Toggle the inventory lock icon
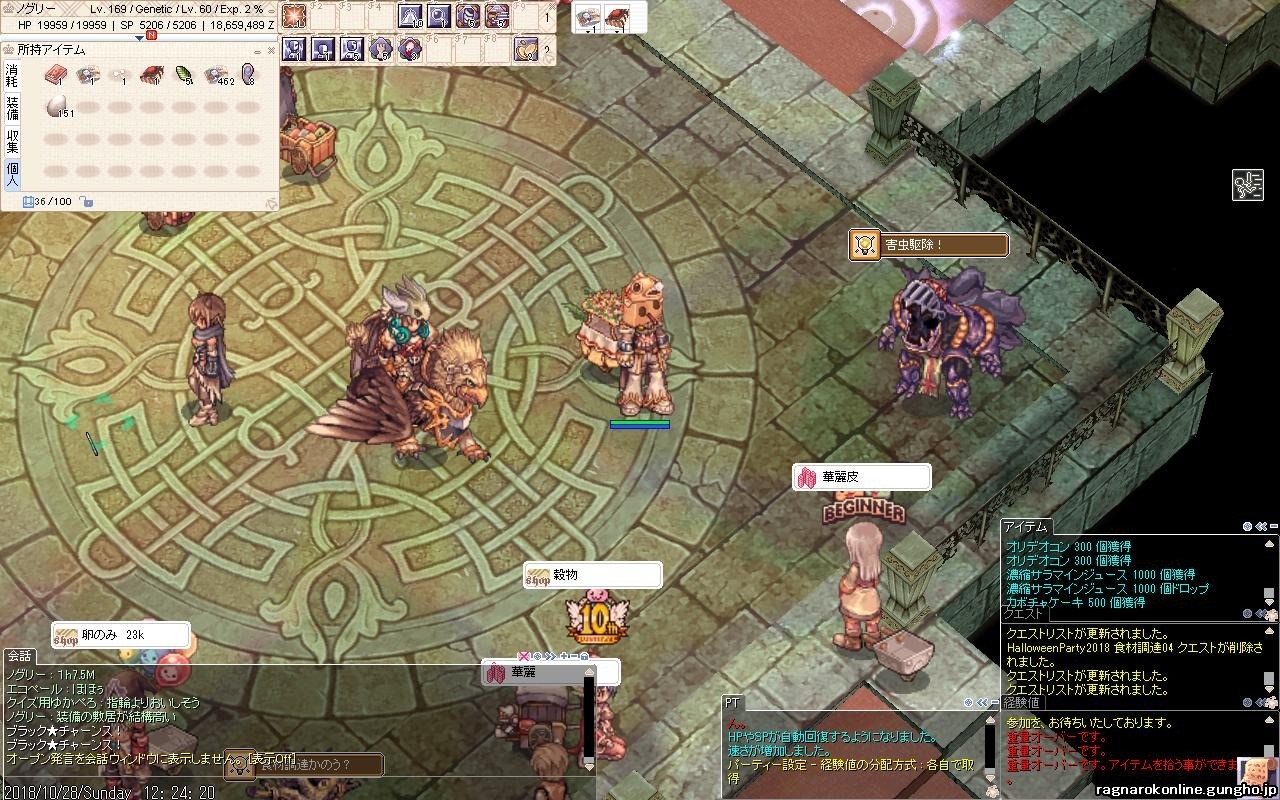1280x800 pixels. [x=88, y=202]
